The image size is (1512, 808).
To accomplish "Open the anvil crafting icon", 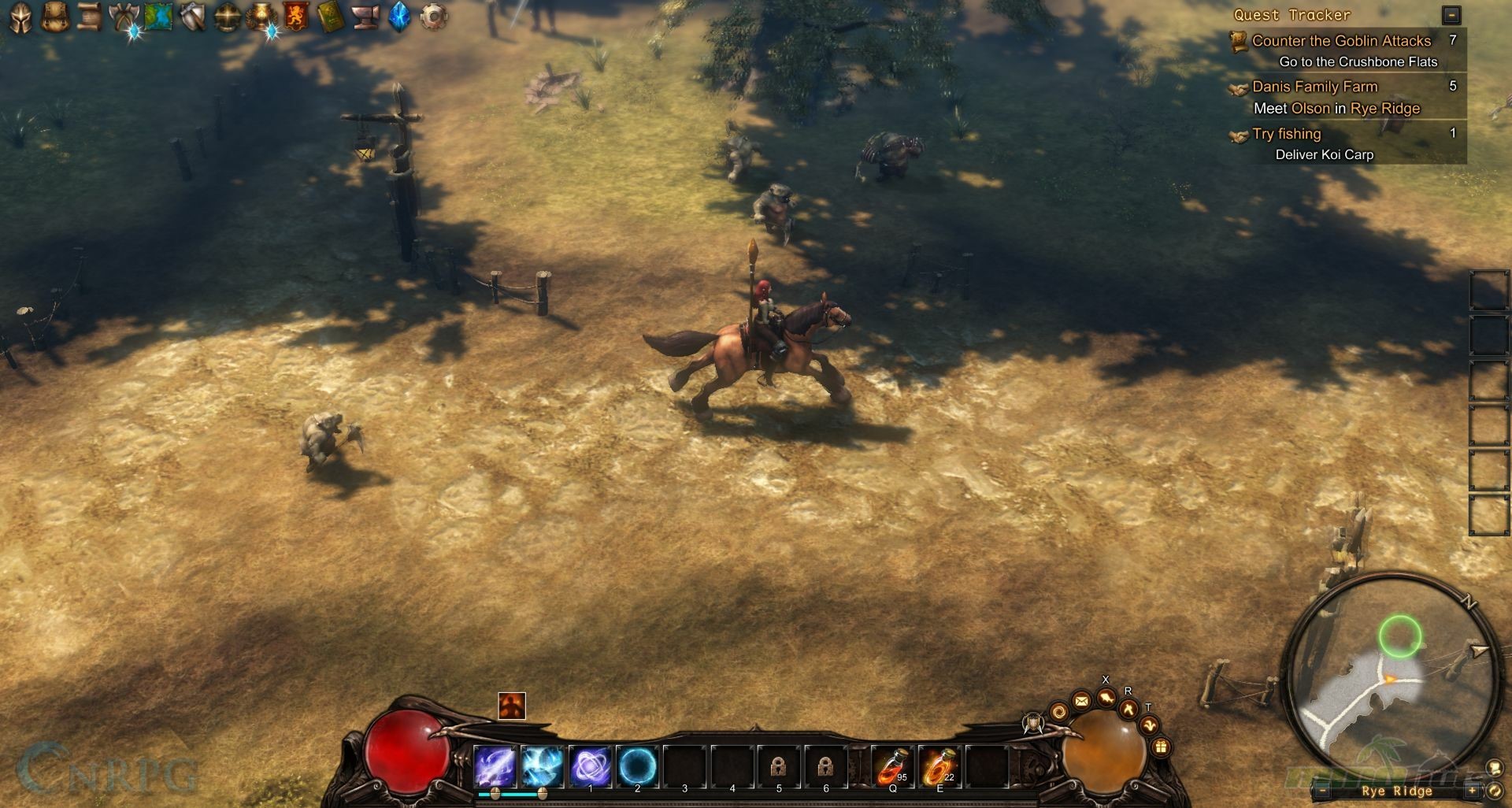I will point(365,17).
